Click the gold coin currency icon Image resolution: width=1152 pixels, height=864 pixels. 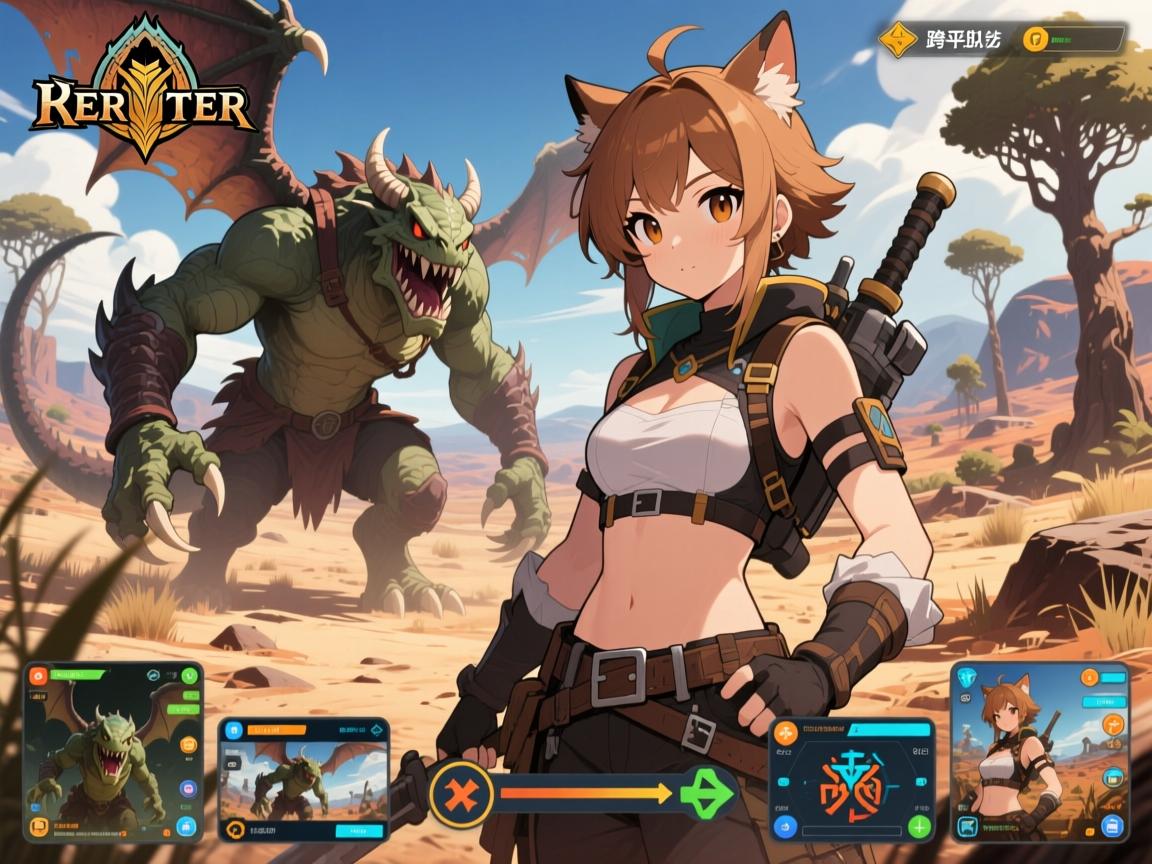[1034, 39]
